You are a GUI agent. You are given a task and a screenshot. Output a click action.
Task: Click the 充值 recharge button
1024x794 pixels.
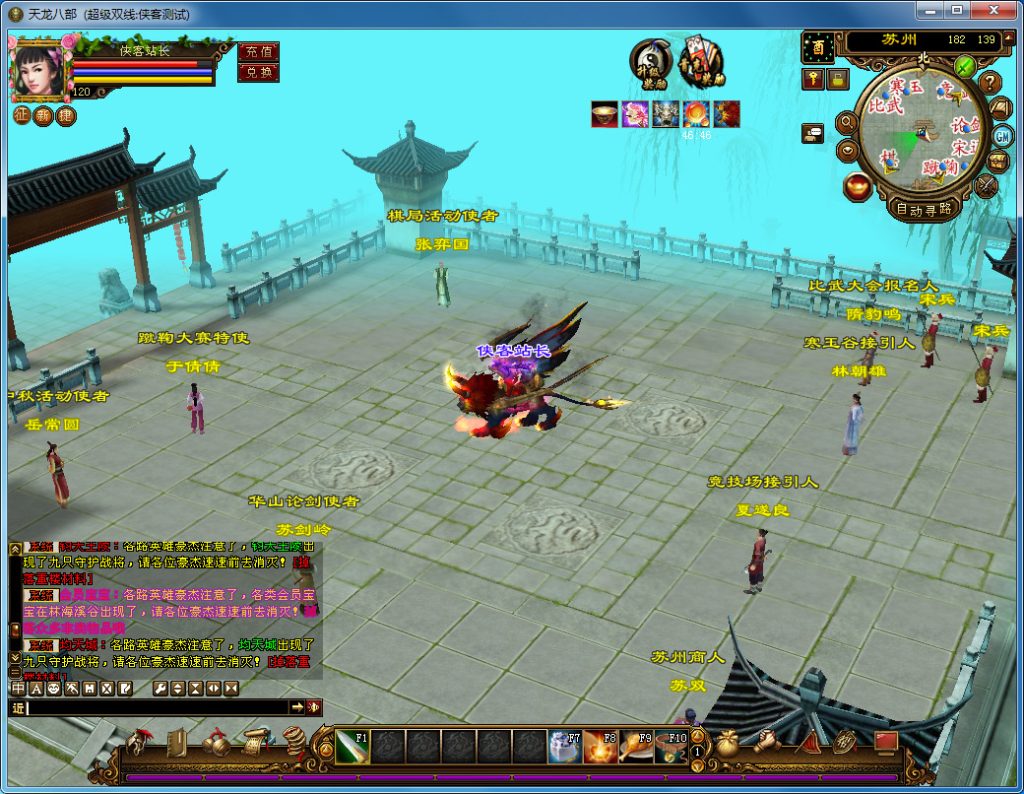tap(258, 51)
